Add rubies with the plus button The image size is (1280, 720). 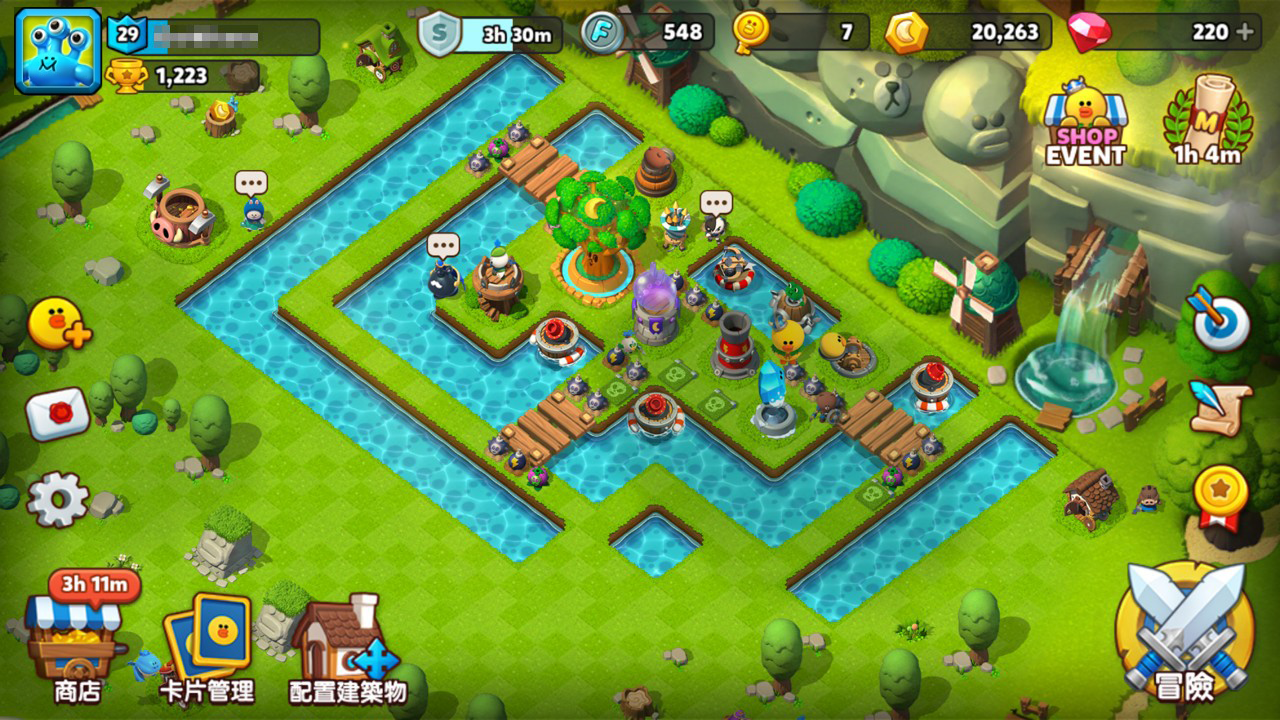pos(1245,32)
